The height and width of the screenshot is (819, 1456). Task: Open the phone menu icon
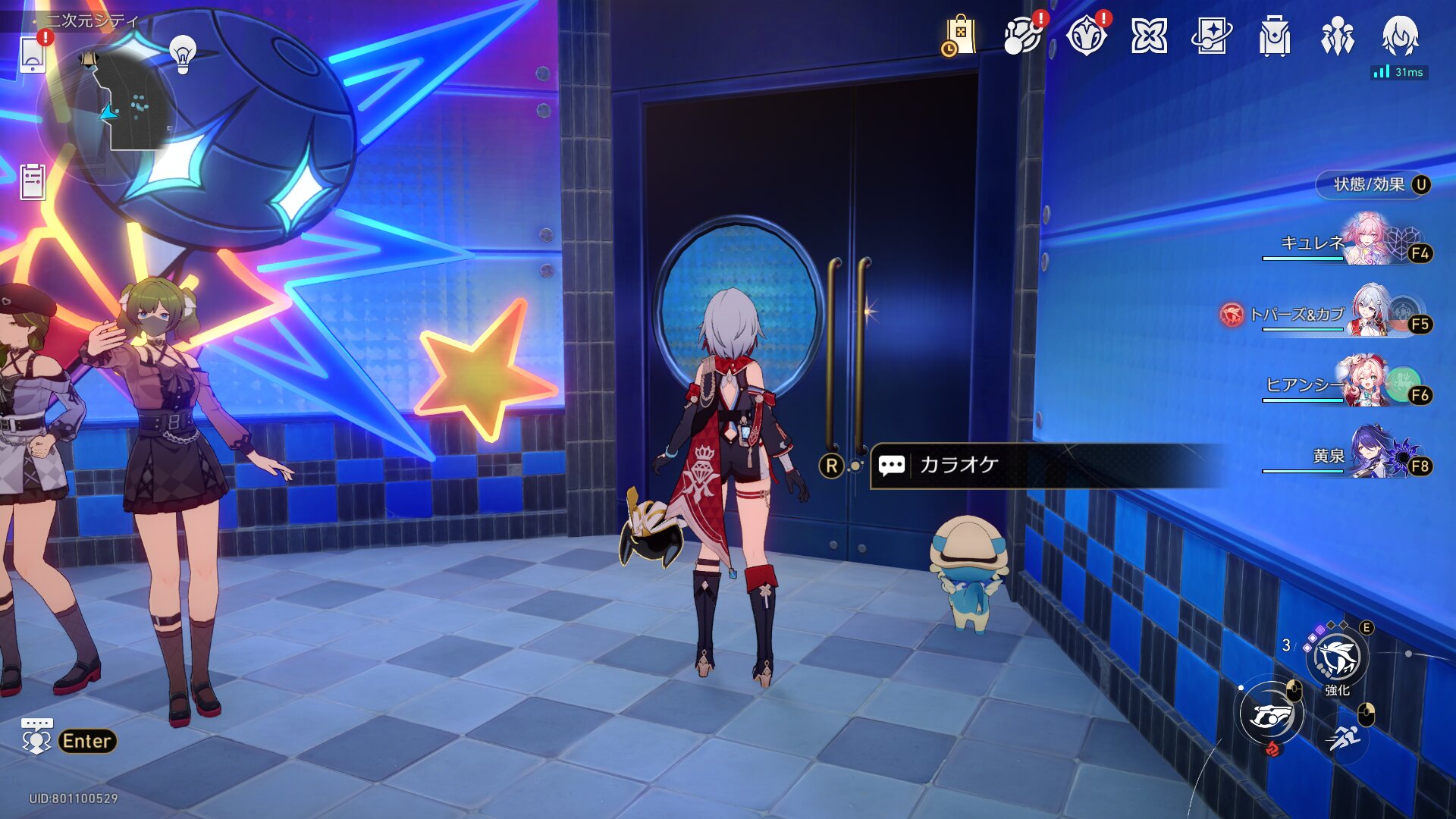pyautogui.click(x=33, y=55)
